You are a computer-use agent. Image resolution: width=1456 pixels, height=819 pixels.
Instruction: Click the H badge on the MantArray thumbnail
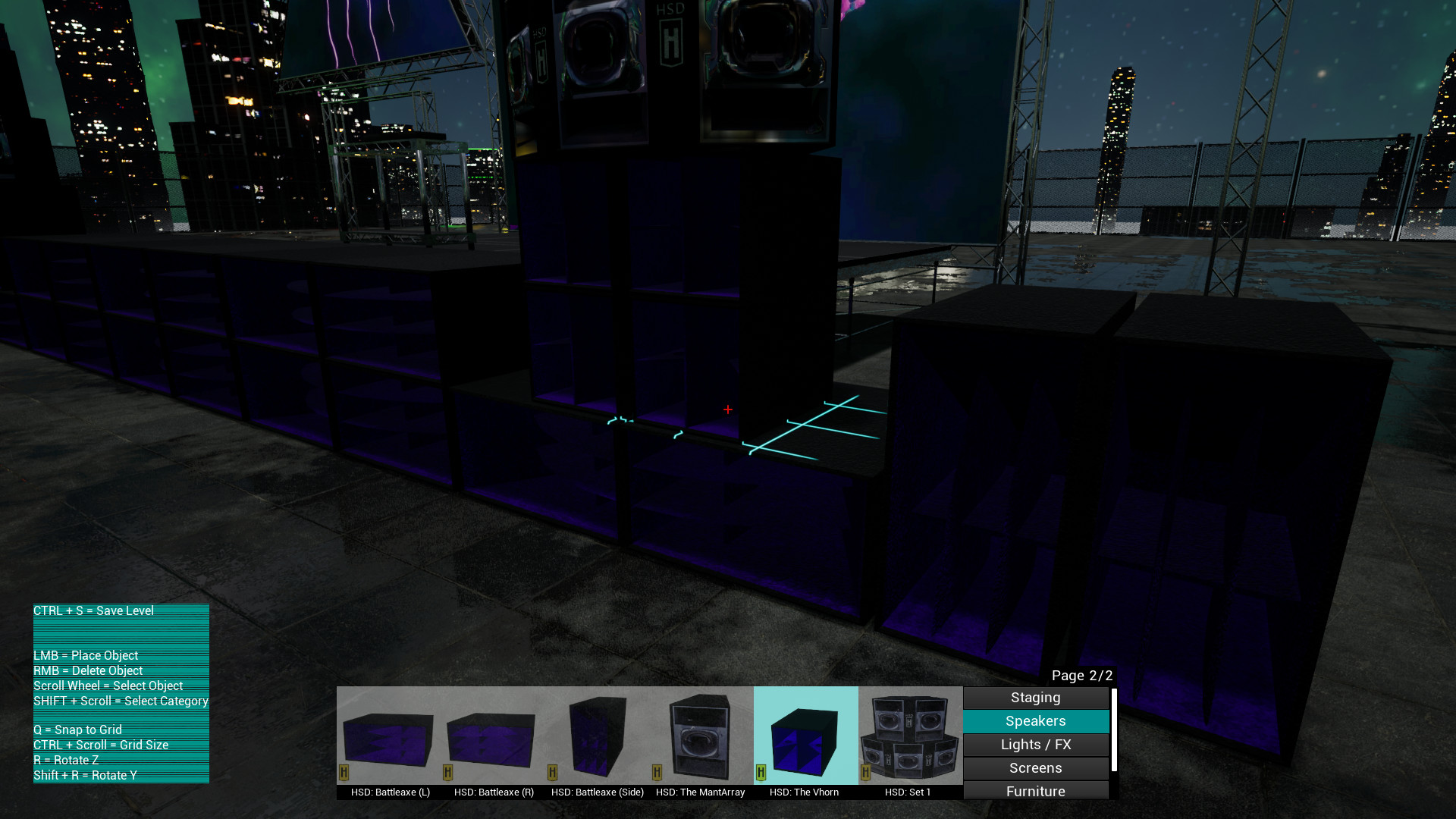[657, 772]
